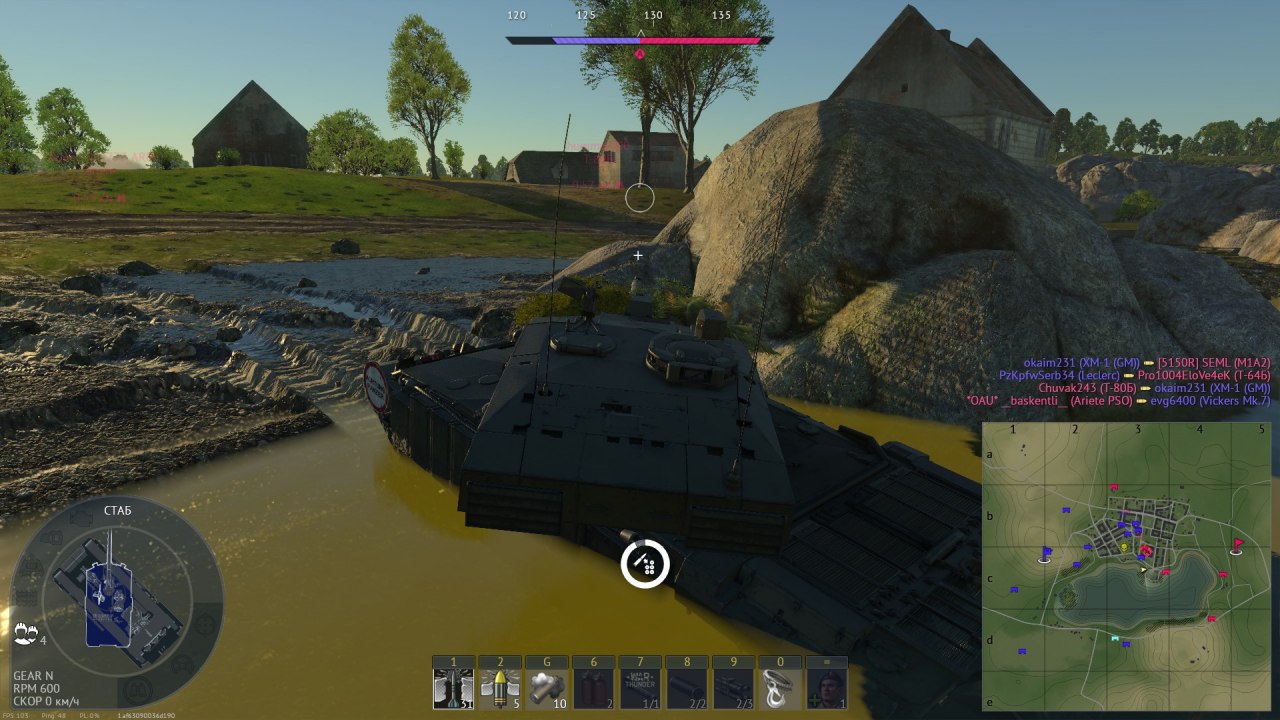Activate the tow cable hook slot
Screen dimensions: 1280x720
pyautogui.click(x=780, y=689)
